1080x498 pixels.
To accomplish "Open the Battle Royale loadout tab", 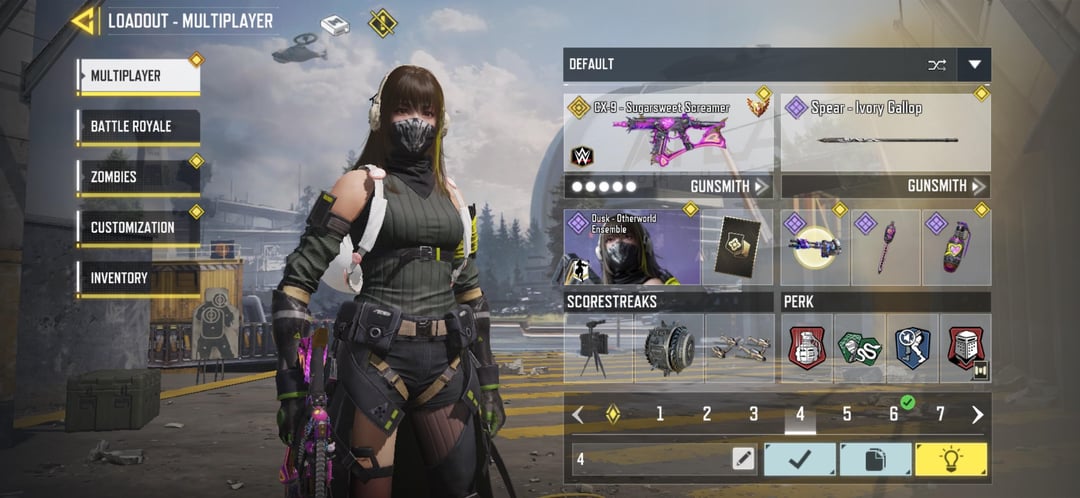I will 138,127.
